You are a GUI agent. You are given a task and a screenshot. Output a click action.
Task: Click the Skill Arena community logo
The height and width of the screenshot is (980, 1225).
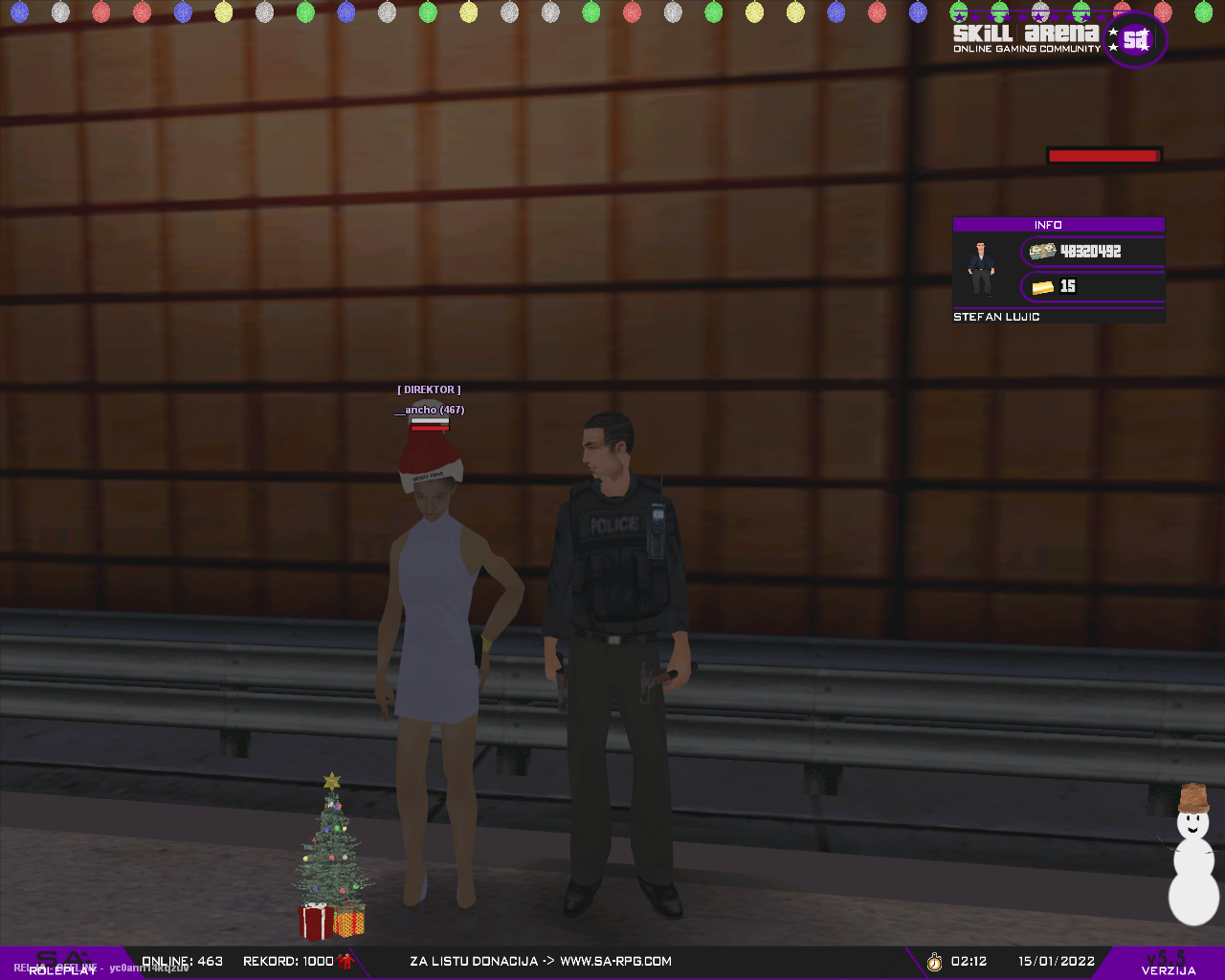(1058, 39)
